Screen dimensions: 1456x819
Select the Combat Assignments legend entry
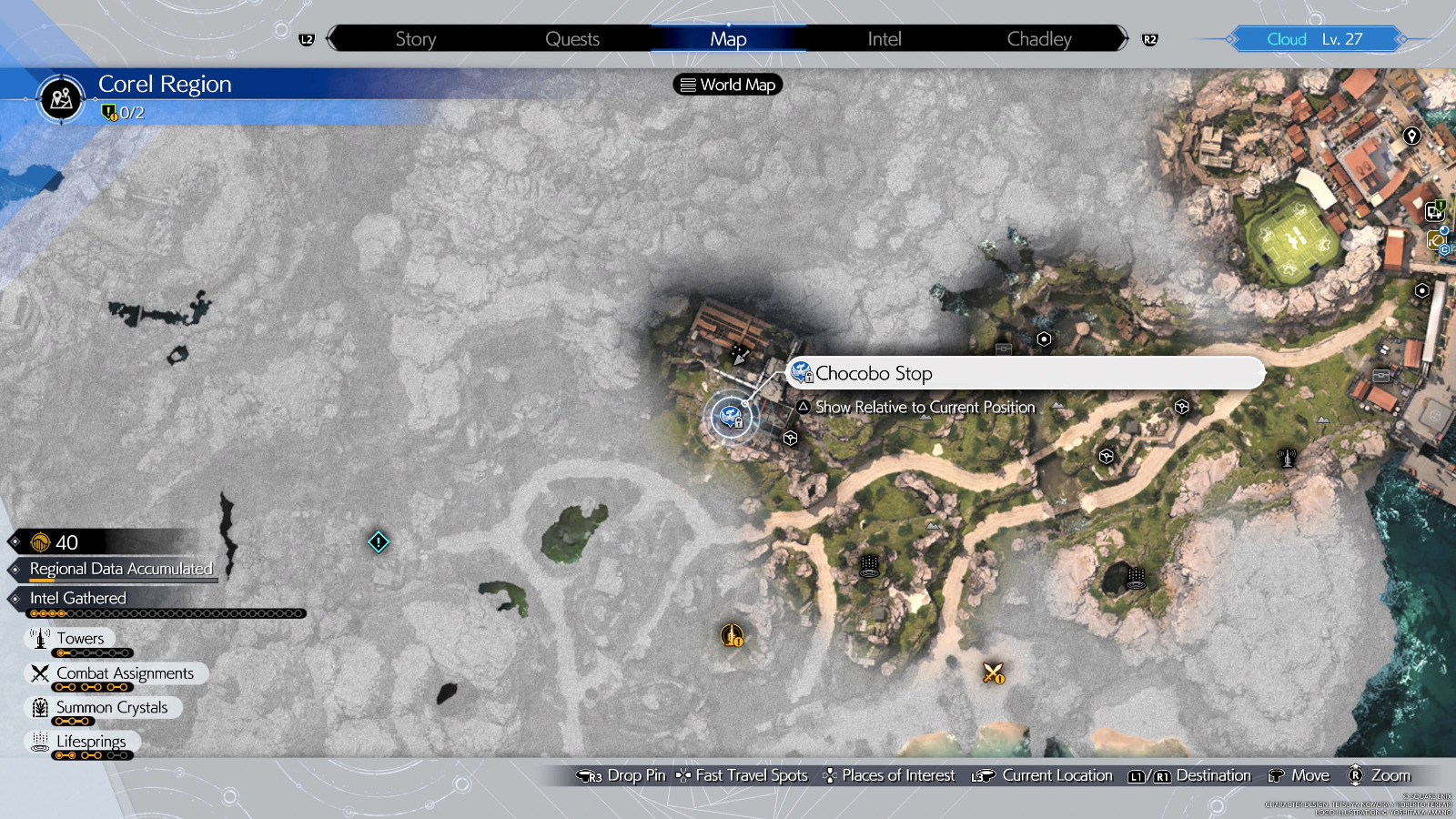pyautogui.click(x=125, y=673)
